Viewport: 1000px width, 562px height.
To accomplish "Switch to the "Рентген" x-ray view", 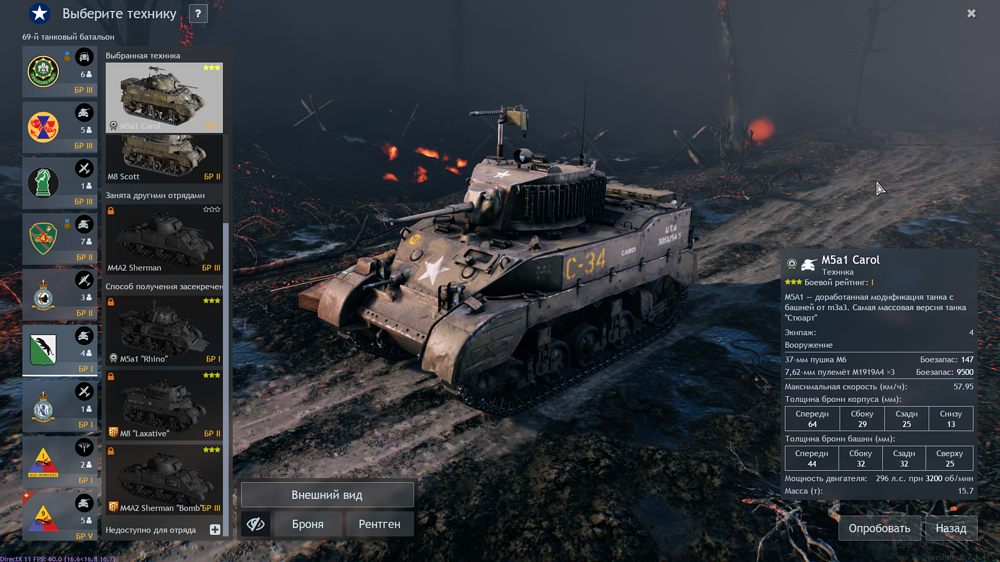I will [x=380, y=524].
